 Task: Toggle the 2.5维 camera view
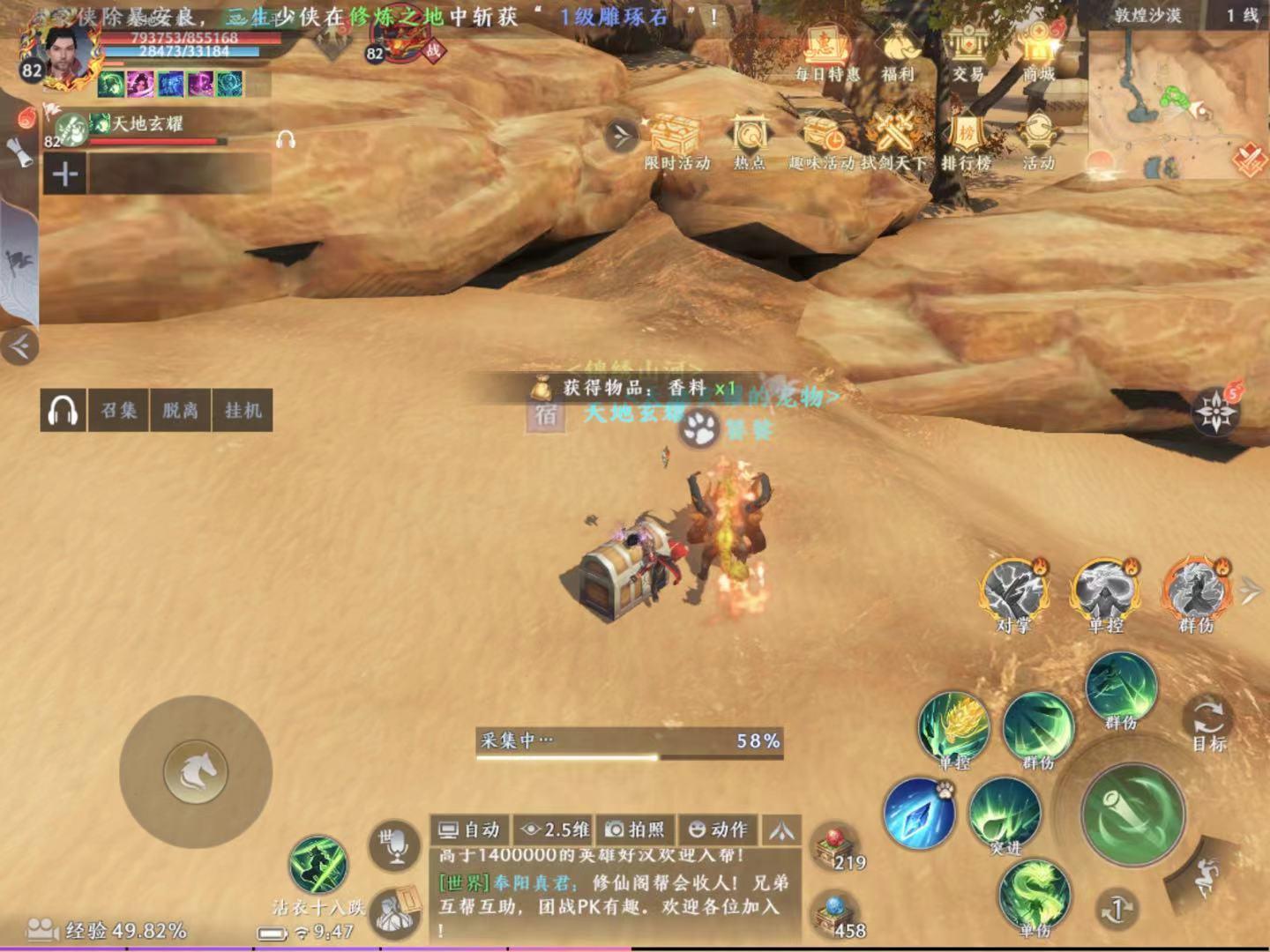551,829
